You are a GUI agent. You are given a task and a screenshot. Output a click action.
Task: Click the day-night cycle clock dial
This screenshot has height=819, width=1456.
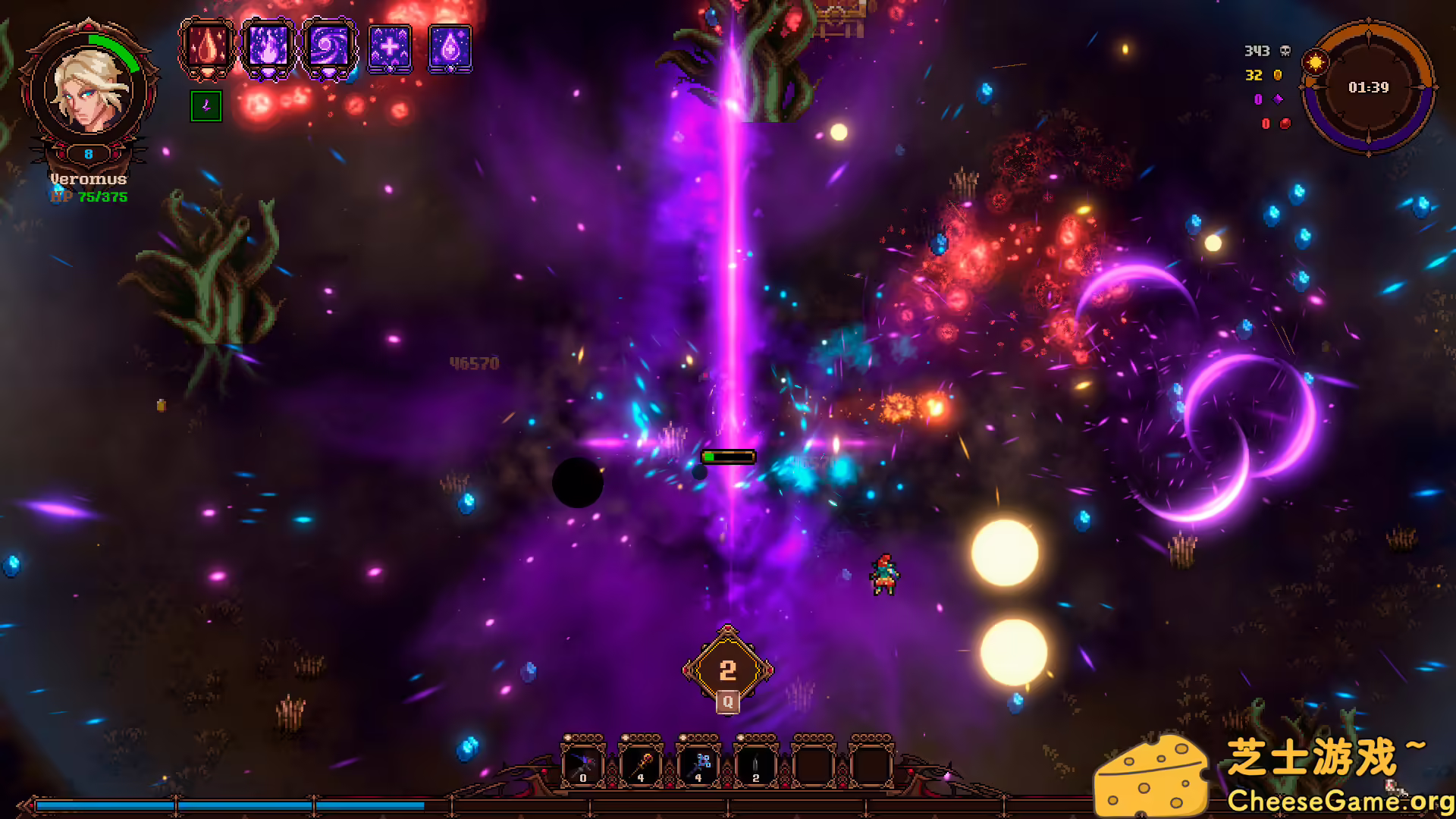point(1368,87)
